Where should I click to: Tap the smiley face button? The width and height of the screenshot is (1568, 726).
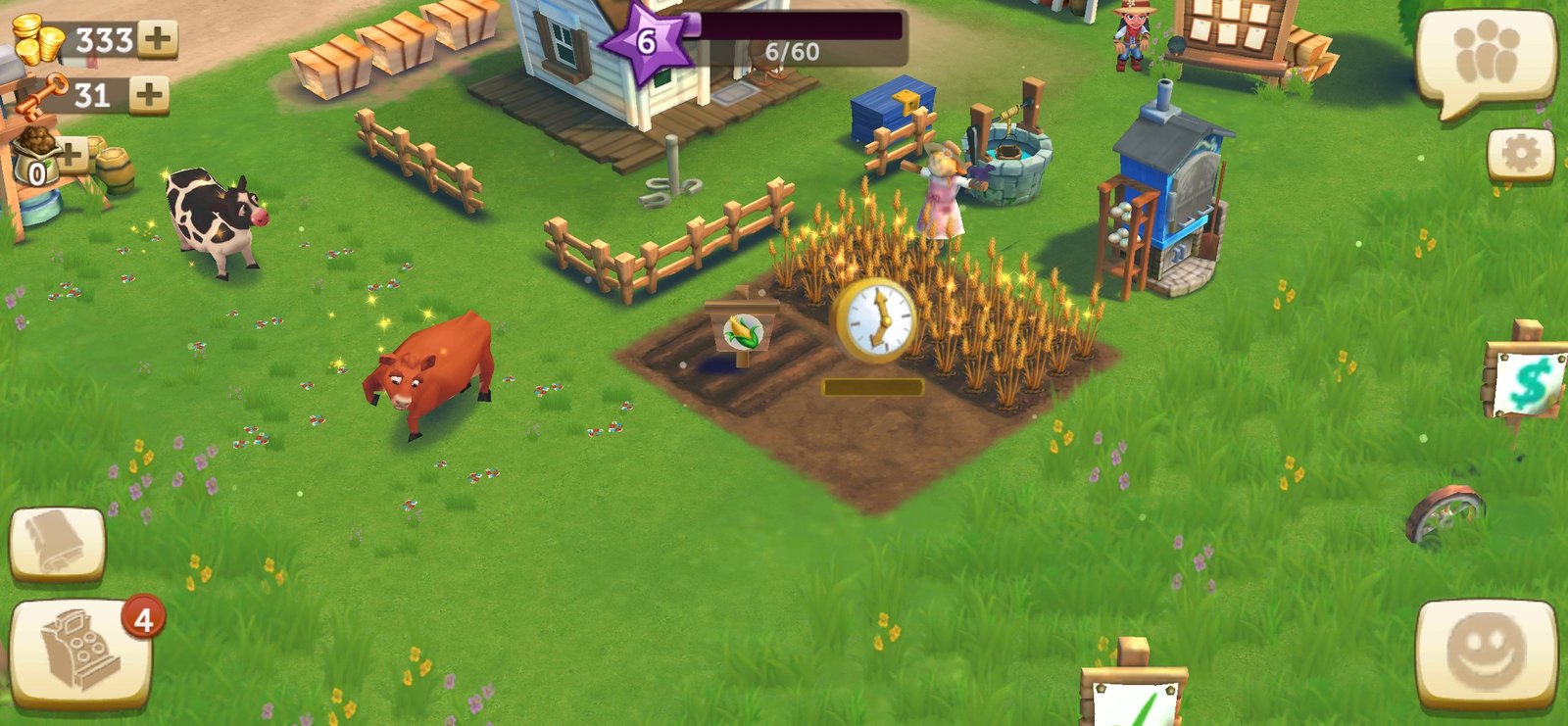[1486, 652]
